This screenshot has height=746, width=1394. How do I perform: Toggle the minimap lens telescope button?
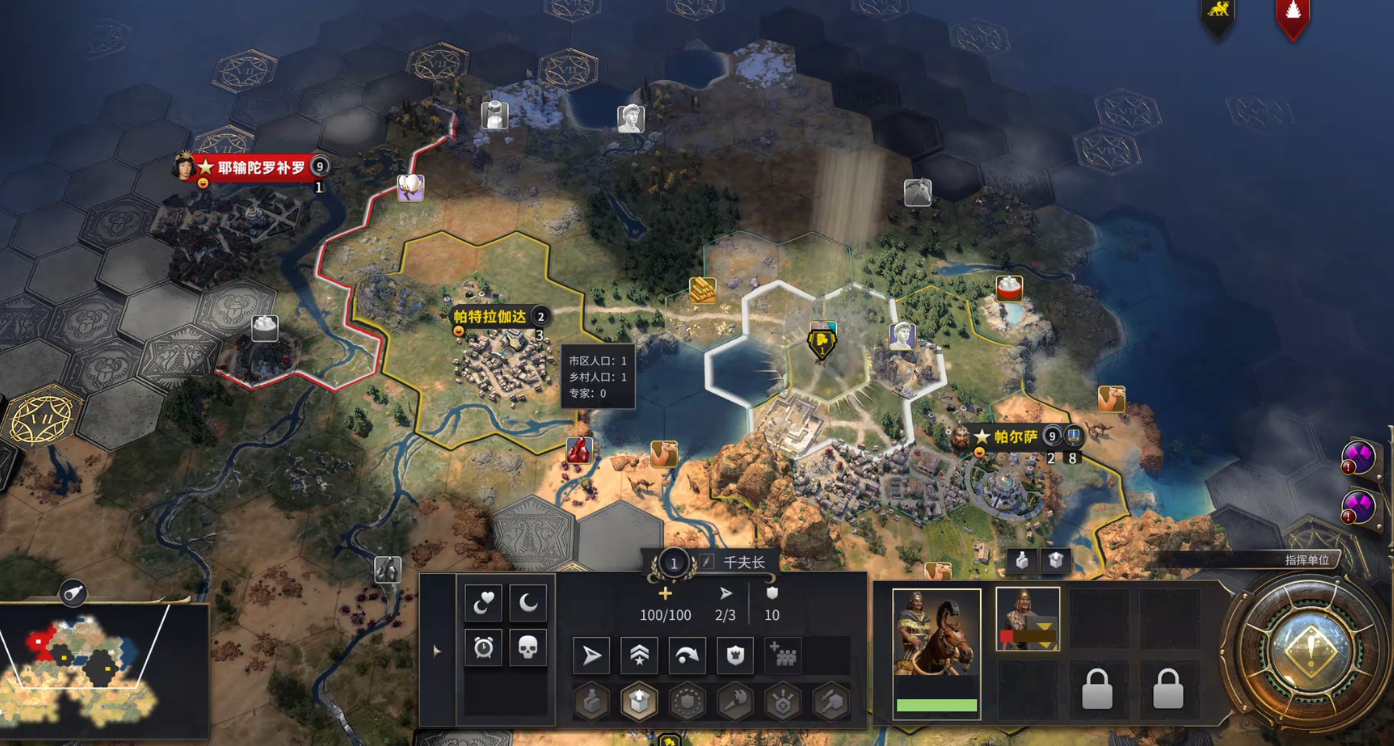[73, 594]
